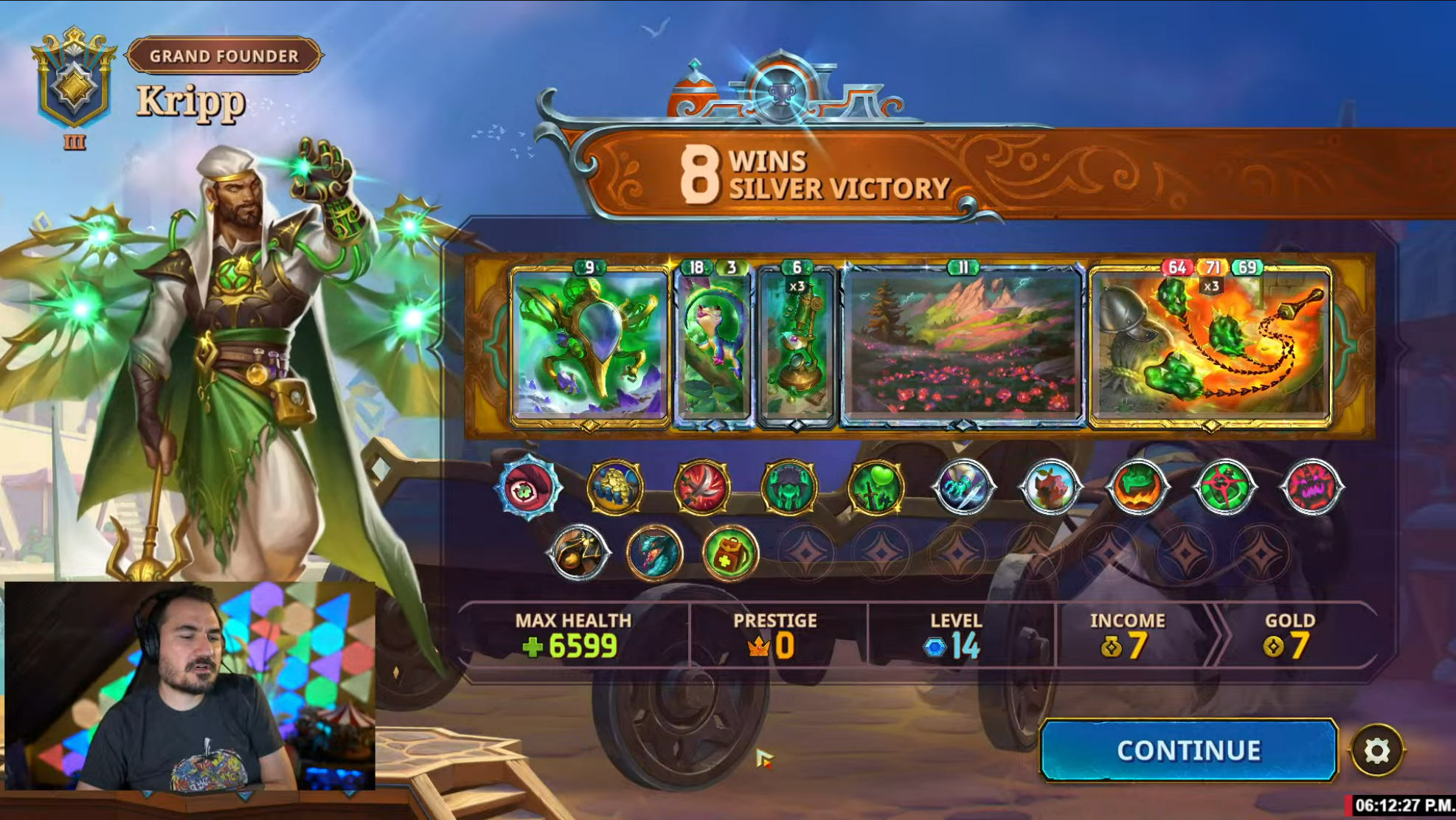The image size is (1456, 820).
Task: Open settings with the gear icon
Action: [1376, 751]
